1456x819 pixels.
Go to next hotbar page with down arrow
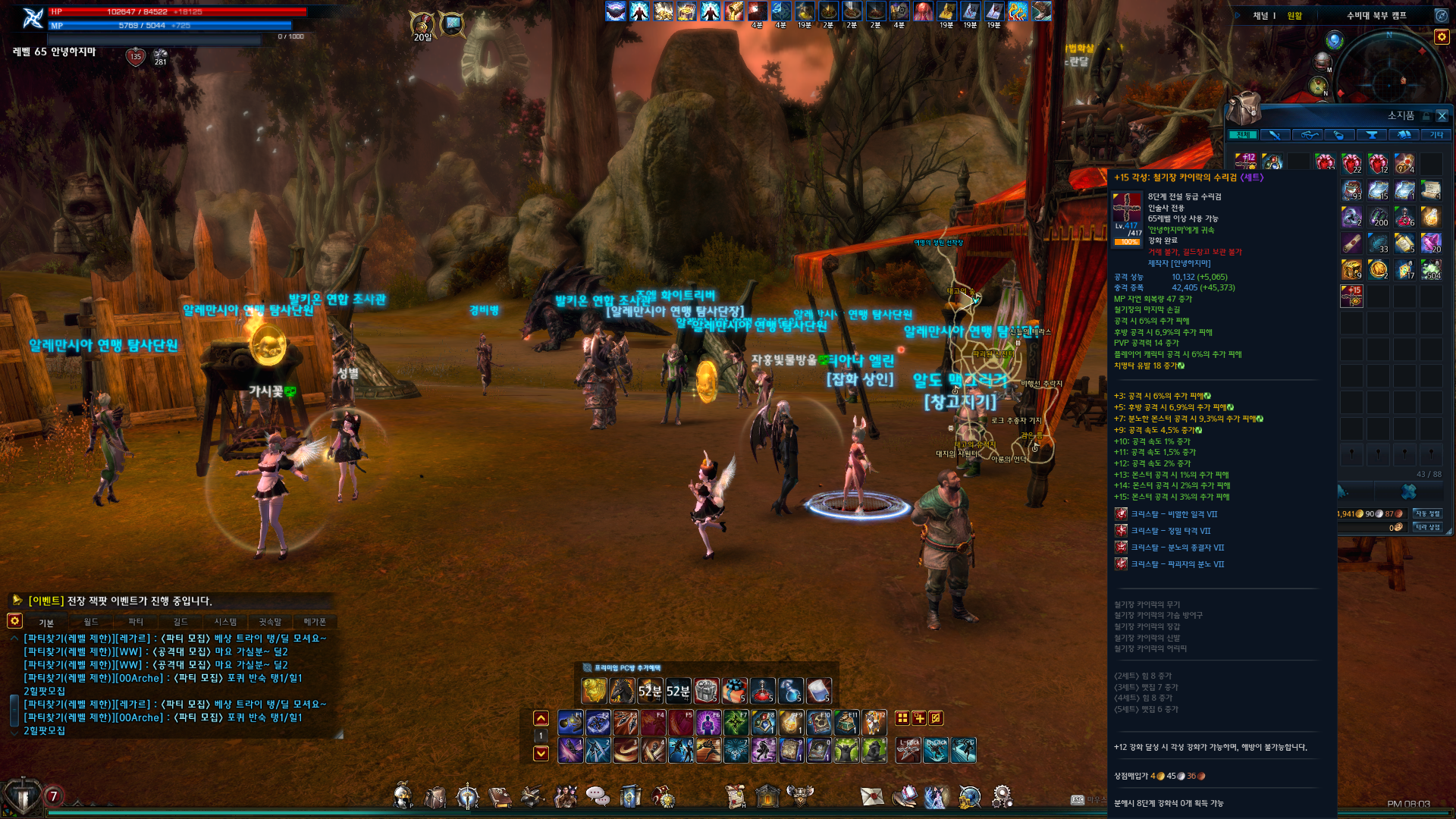point(541,753)
